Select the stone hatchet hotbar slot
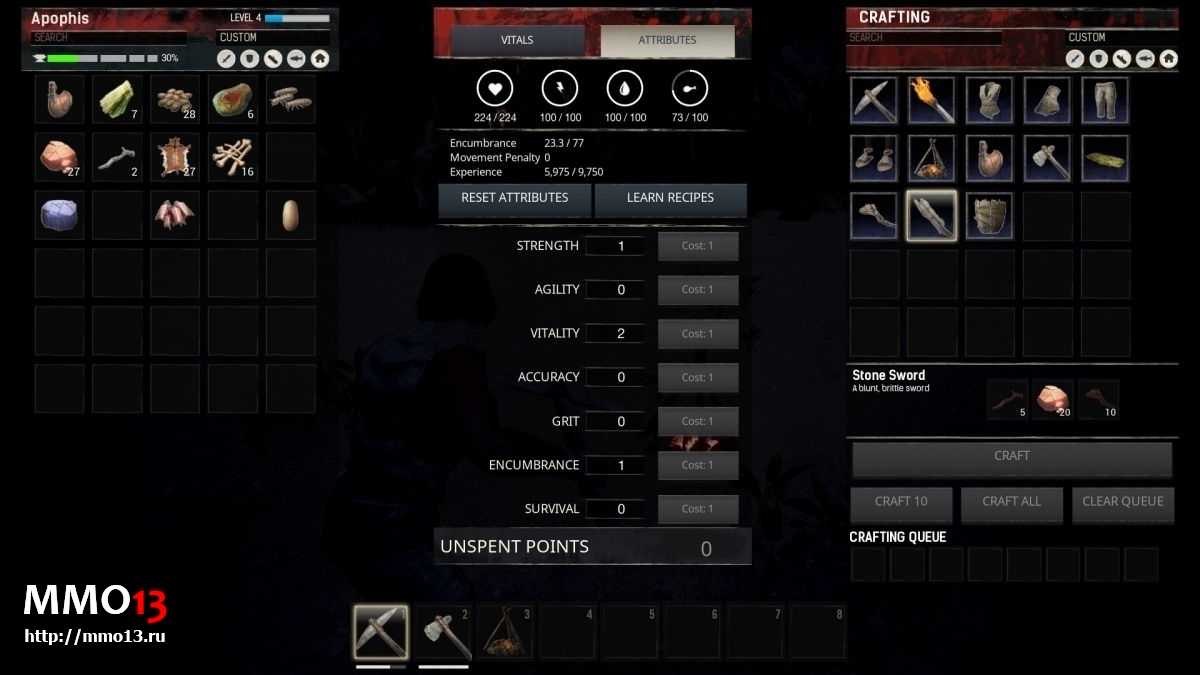 pyautogui.click(x=443, y=632)
